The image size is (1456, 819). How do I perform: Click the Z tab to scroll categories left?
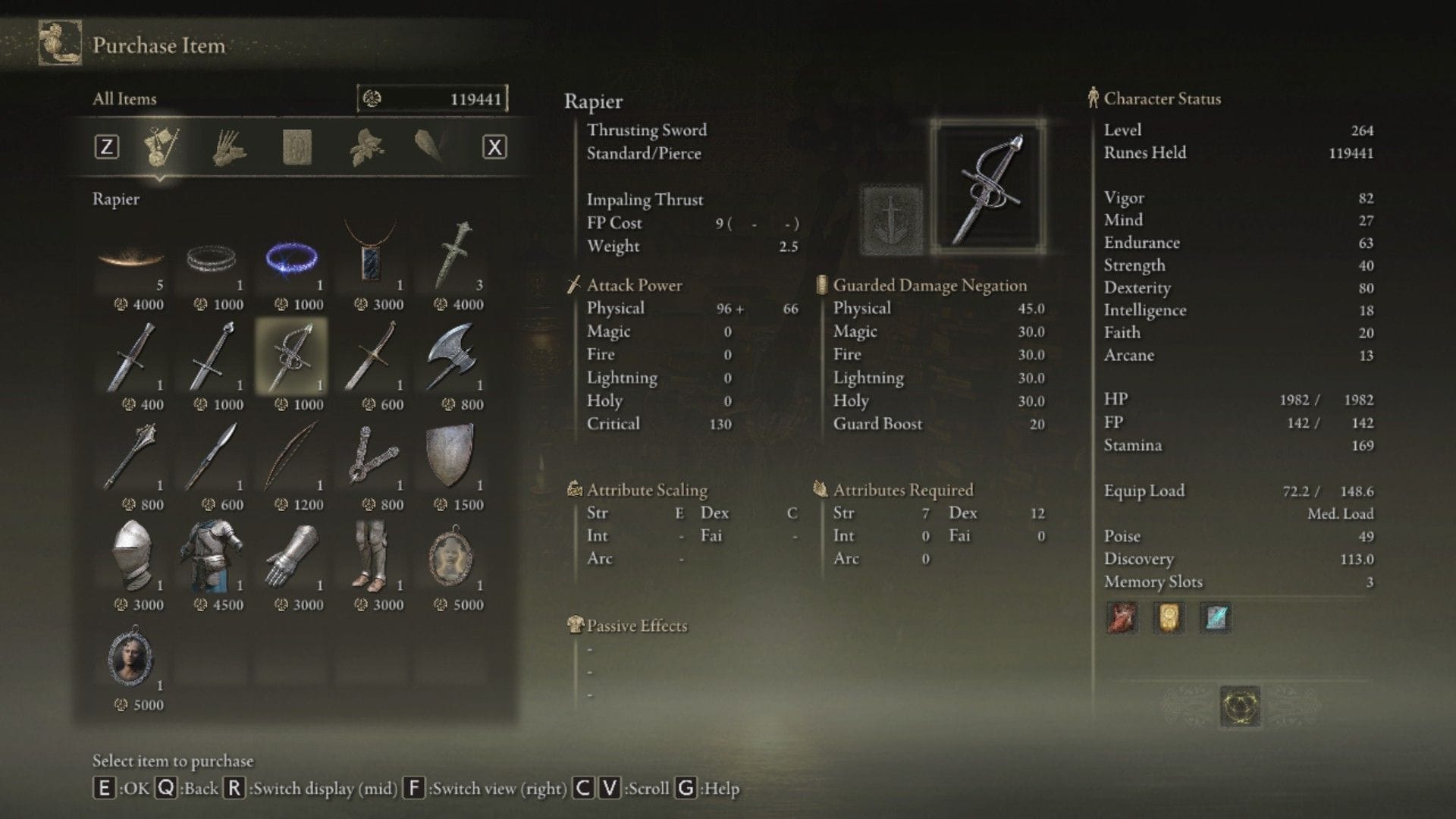click(108, 146)
